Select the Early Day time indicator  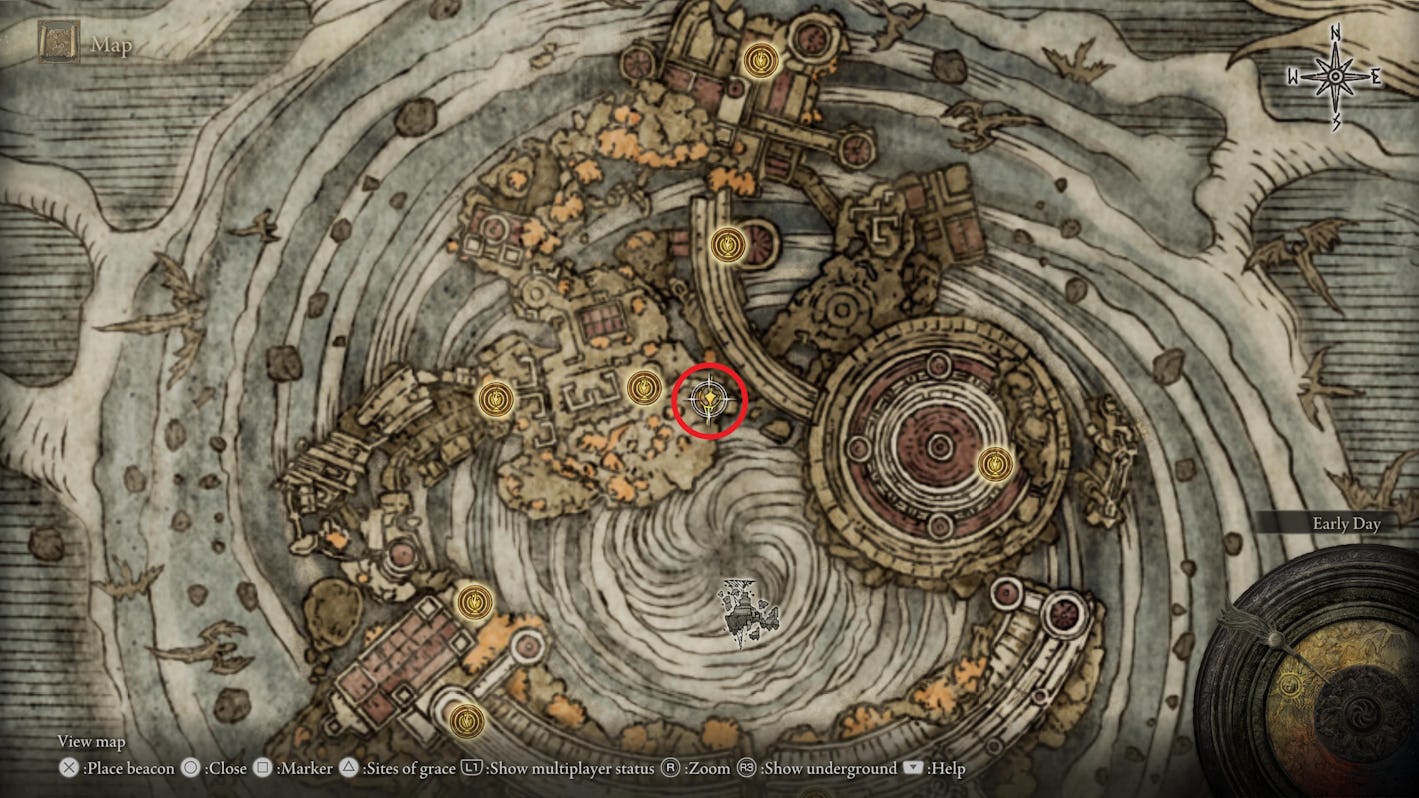pyautogui.click(x=1345, y=523)
